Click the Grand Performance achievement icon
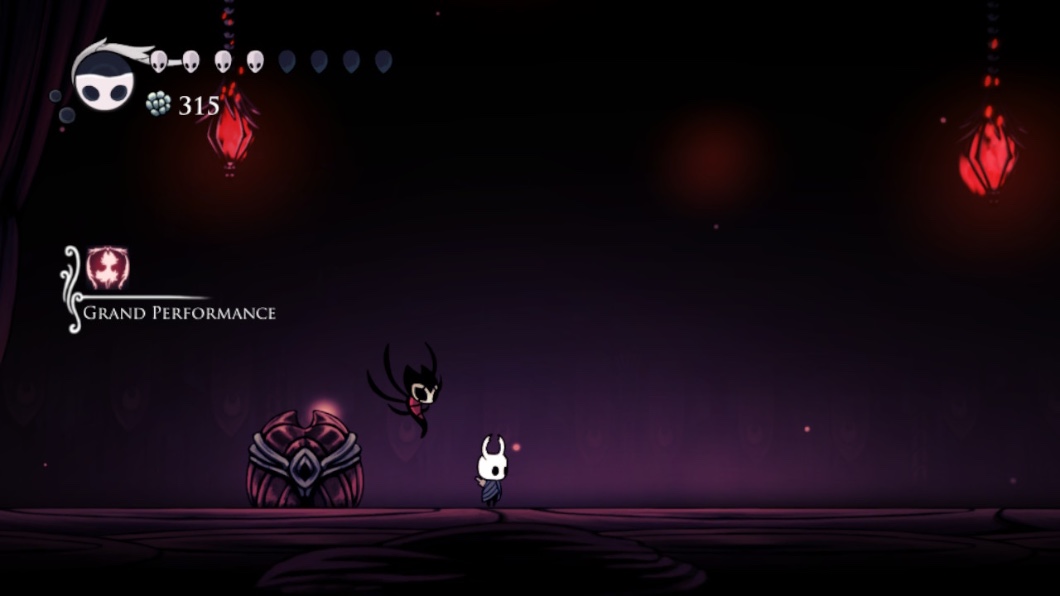Image resolution: width=1060 pixels, height=596 pixels. (x=107, y=268)
